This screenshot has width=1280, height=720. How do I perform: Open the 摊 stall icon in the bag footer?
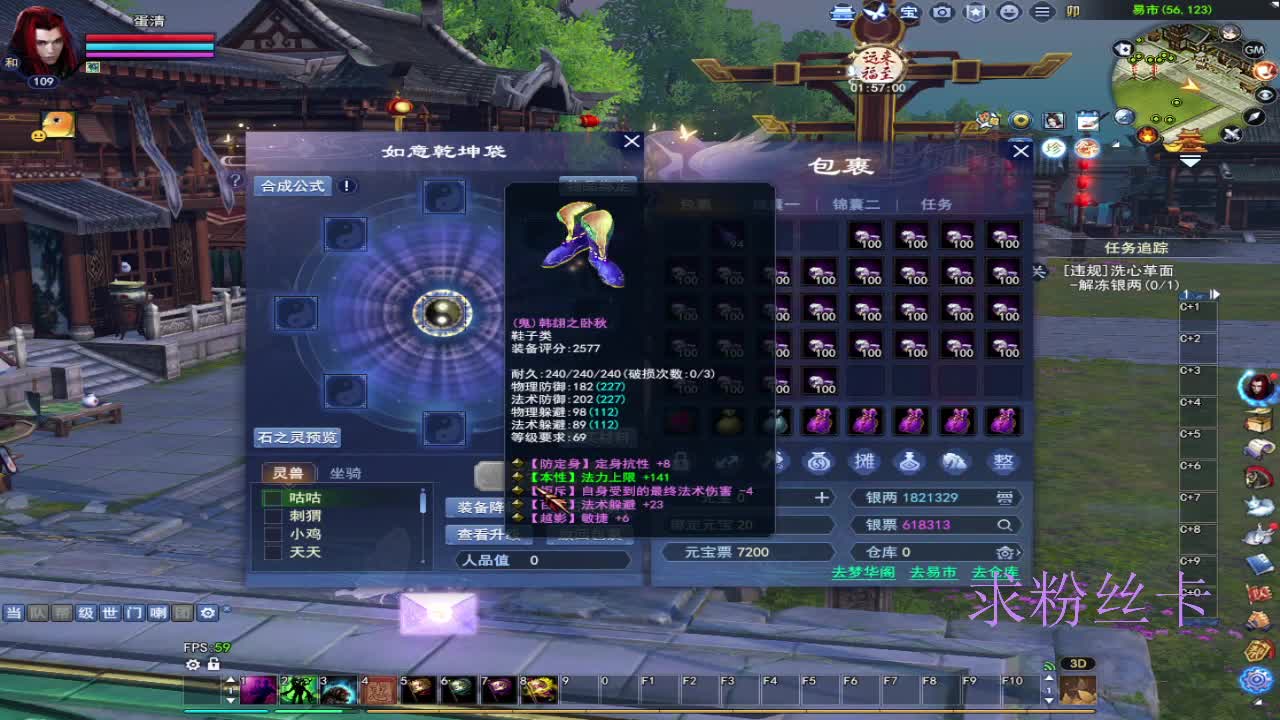tap(863, 461)
